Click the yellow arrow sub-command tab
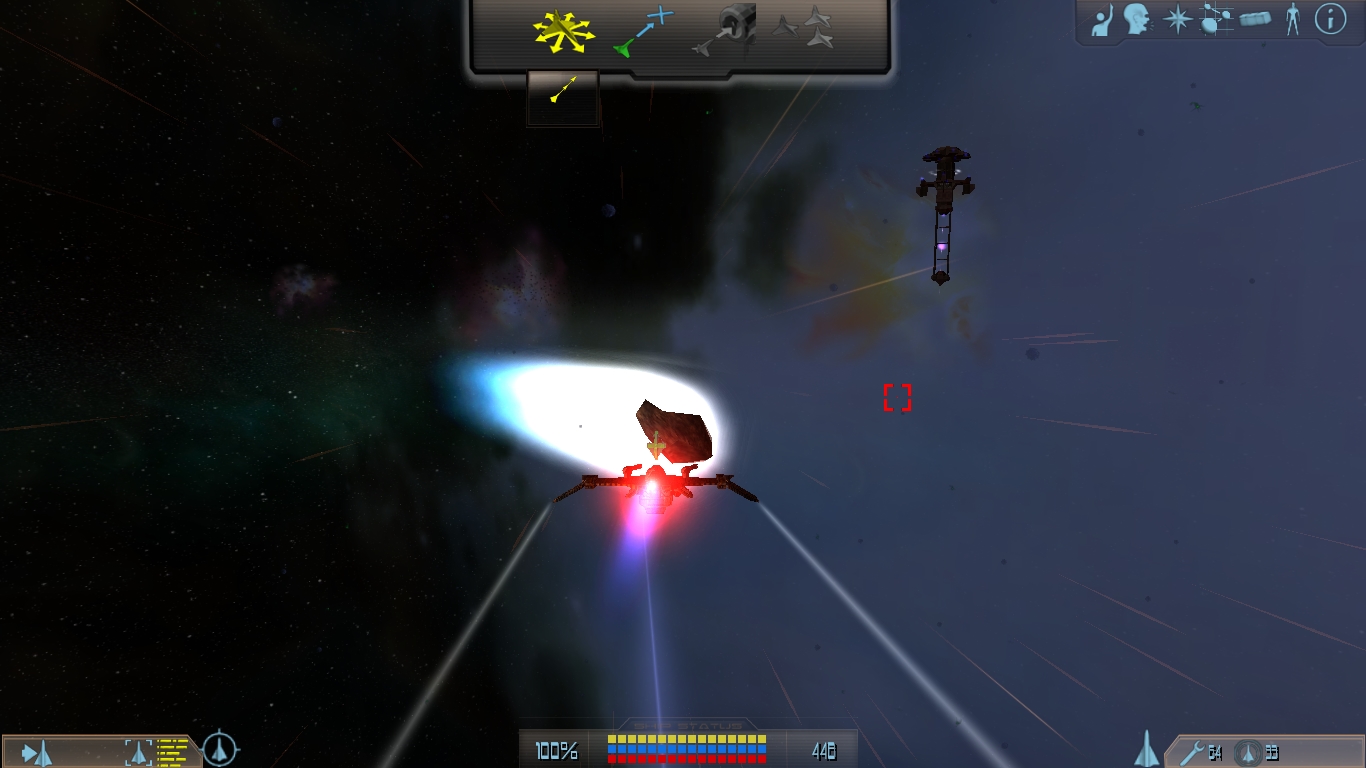Image resolution: width=1366 pixels, height=768 pixels. pos(563,91)
